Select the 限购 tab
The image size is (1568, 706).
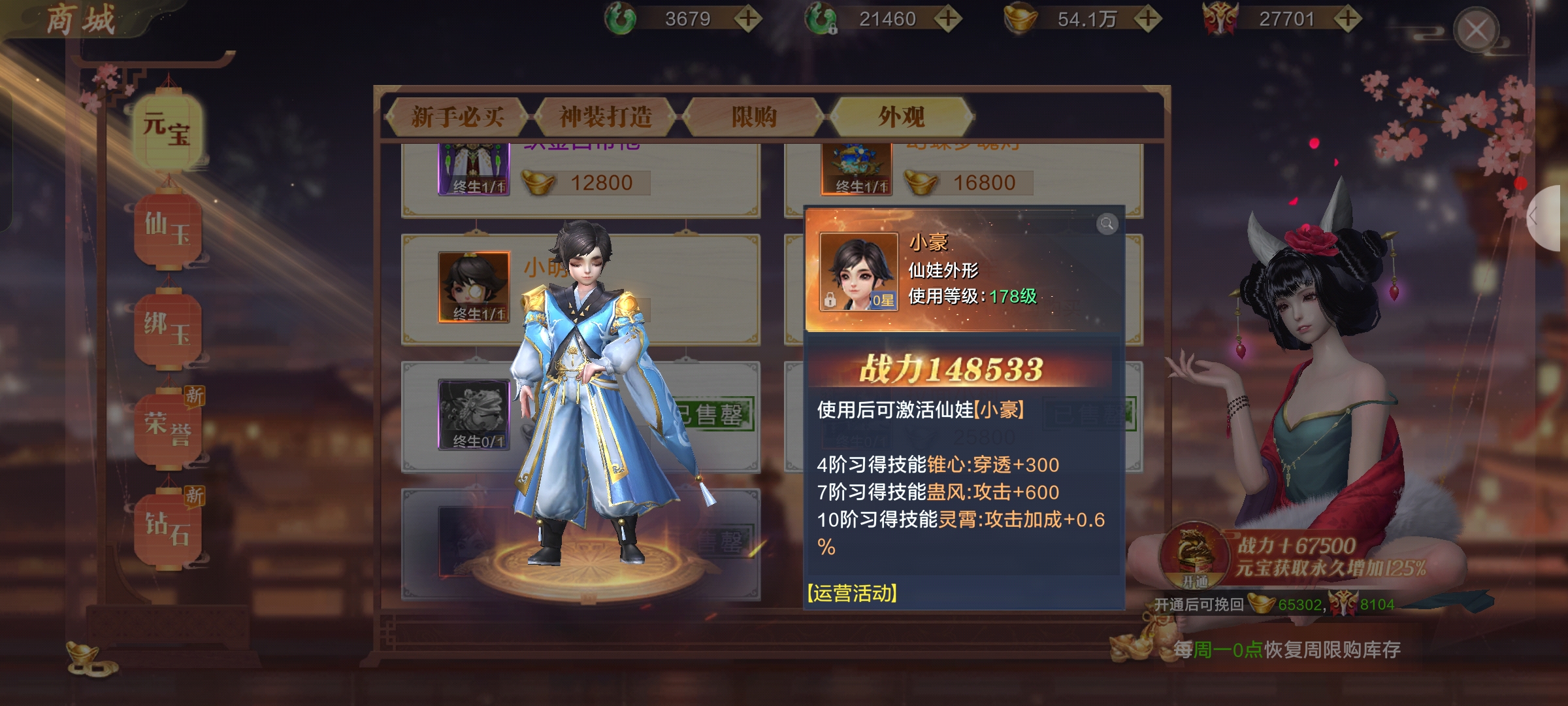pos(754,118)
